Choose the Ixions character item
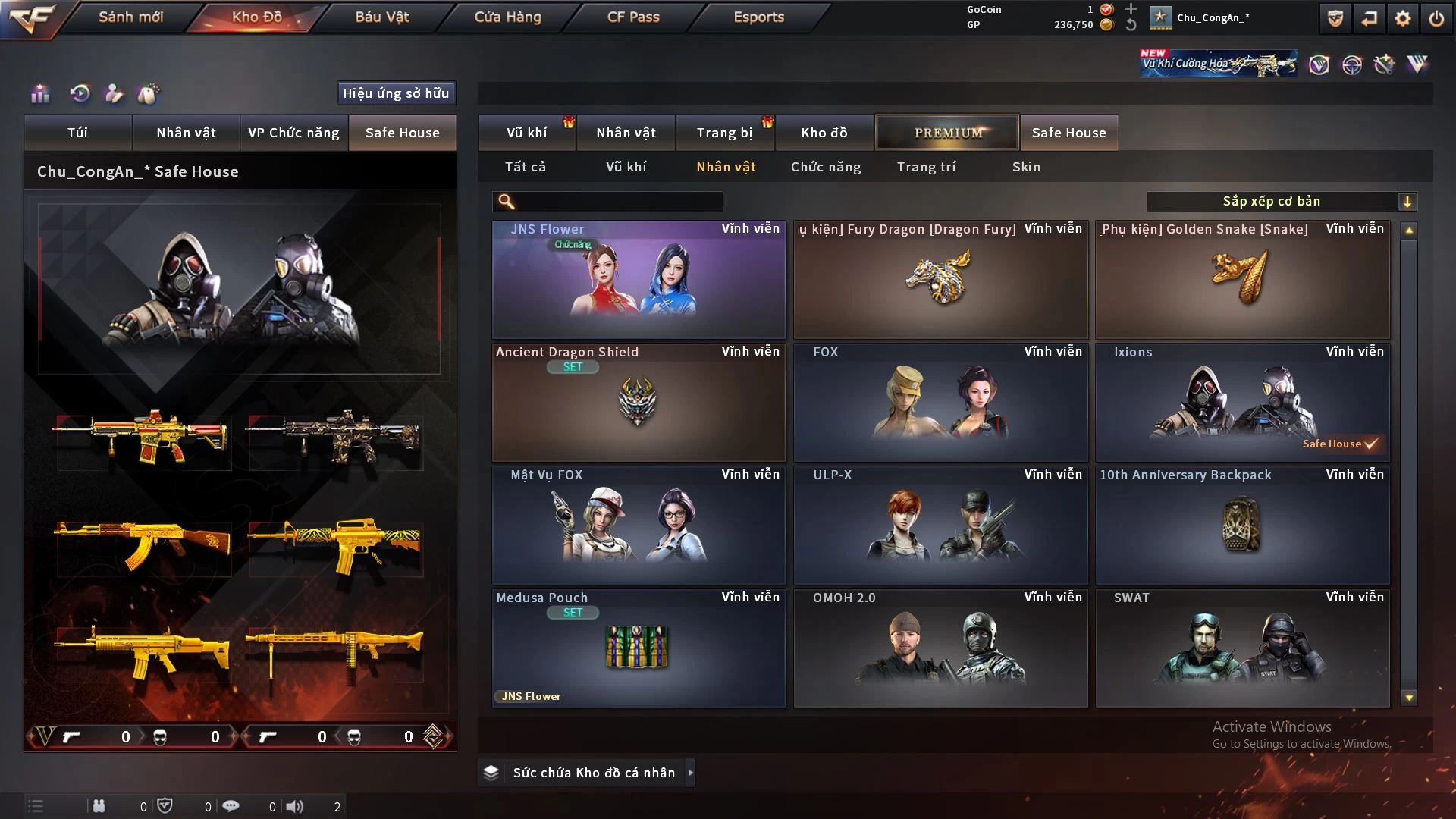1456x819 pixels. [x=1242, y=403]
